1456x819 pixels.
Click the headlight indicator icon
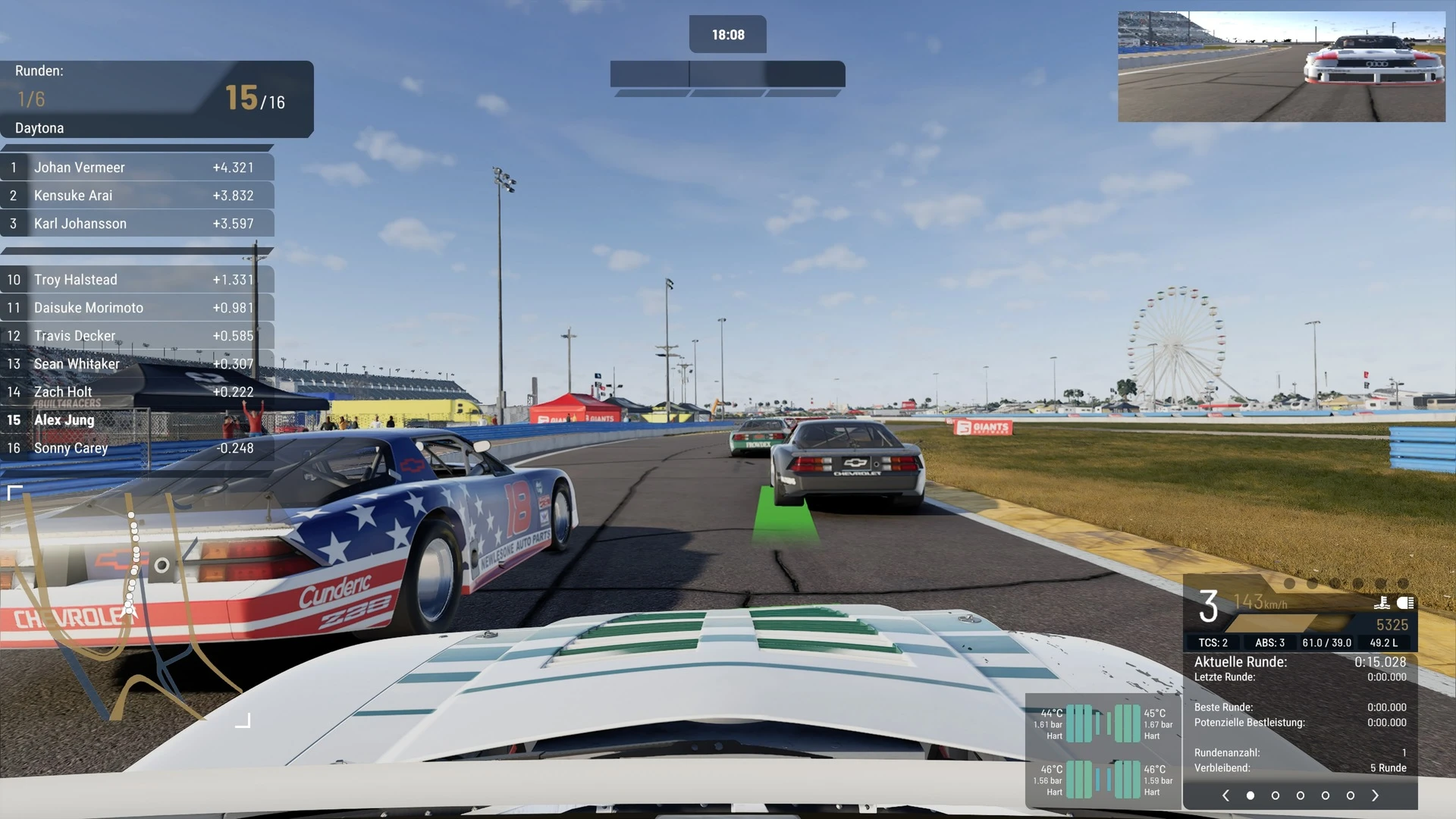(x=1405, y=603)
